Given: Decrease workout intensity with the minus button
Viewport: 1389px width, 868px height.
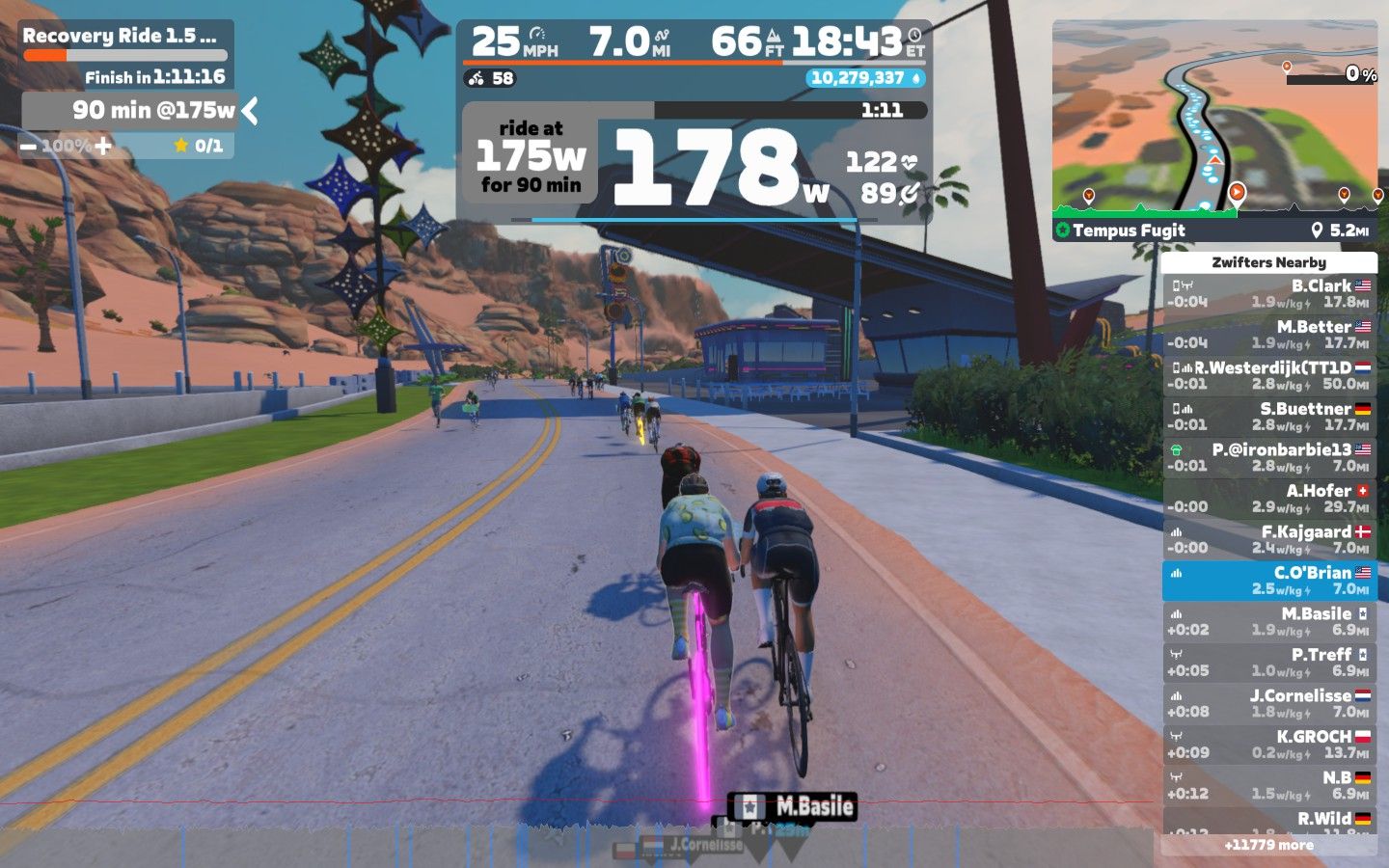Looking at the screenshot, I should point(28,147).
